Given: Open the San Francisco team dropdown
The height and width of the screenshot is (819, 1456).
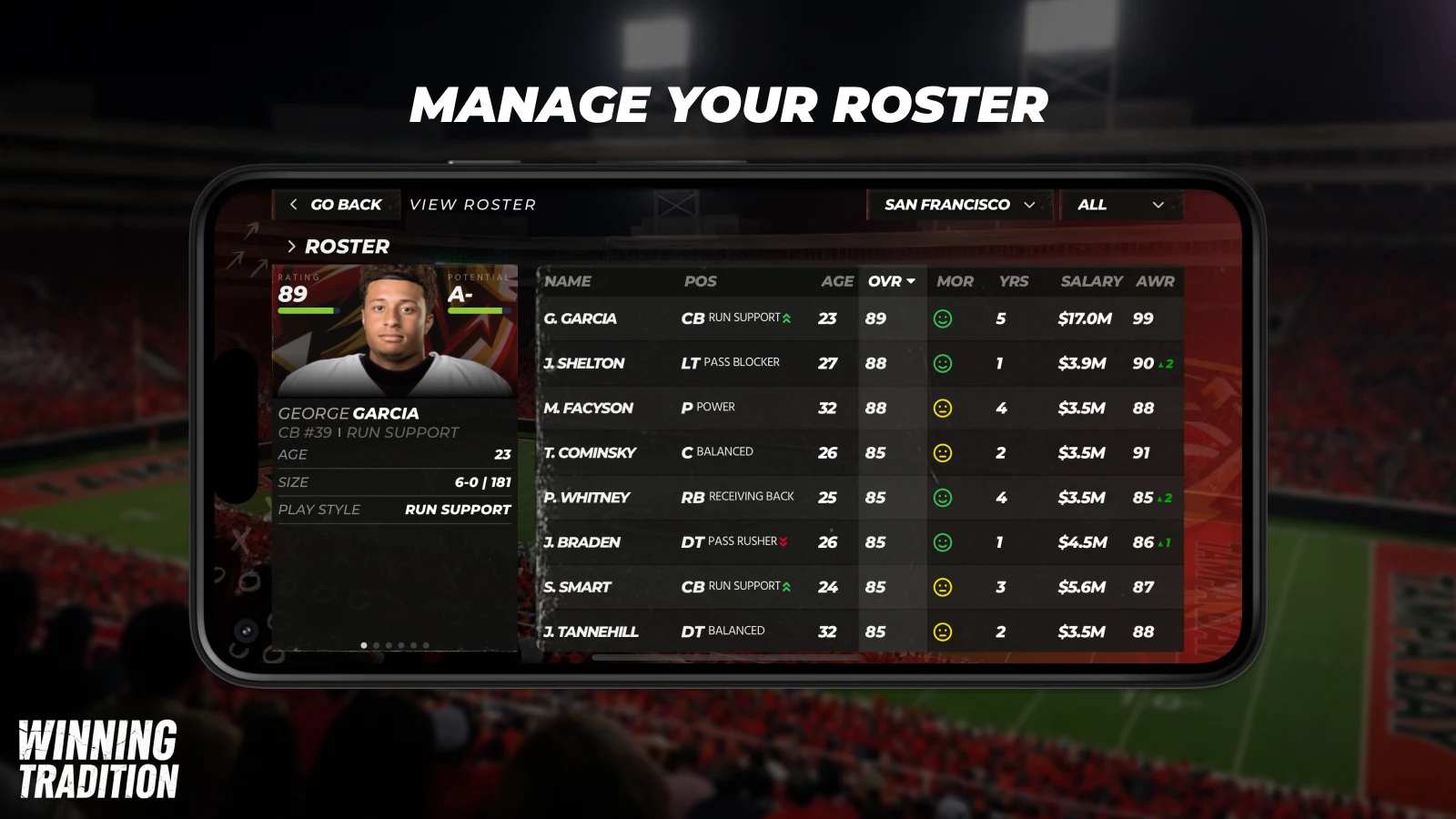Looking at the screenshot, I should click(959, 205).
